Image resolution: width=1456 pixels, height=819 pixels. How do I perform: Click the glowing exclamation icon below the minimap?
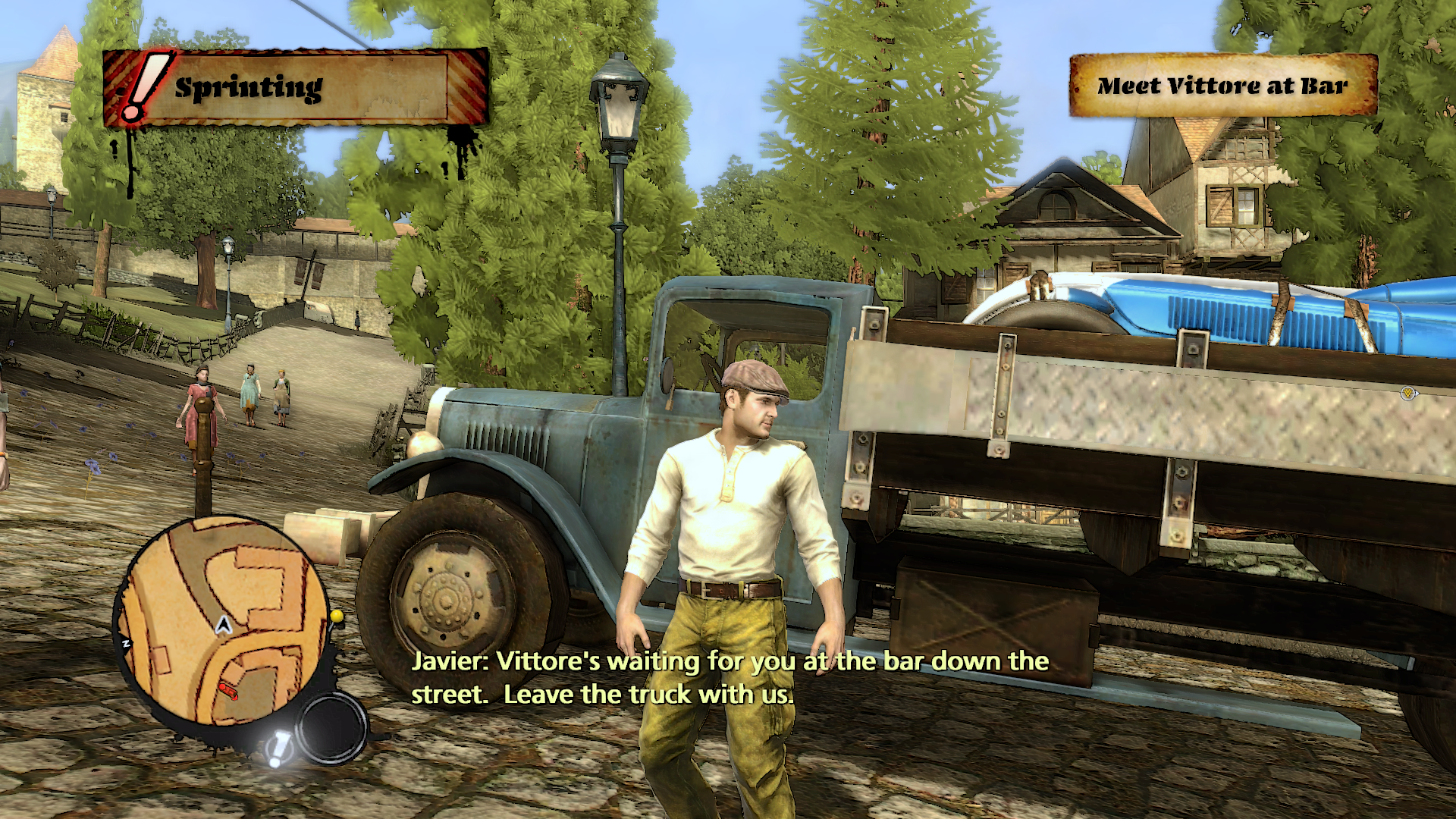coord(278,748)
